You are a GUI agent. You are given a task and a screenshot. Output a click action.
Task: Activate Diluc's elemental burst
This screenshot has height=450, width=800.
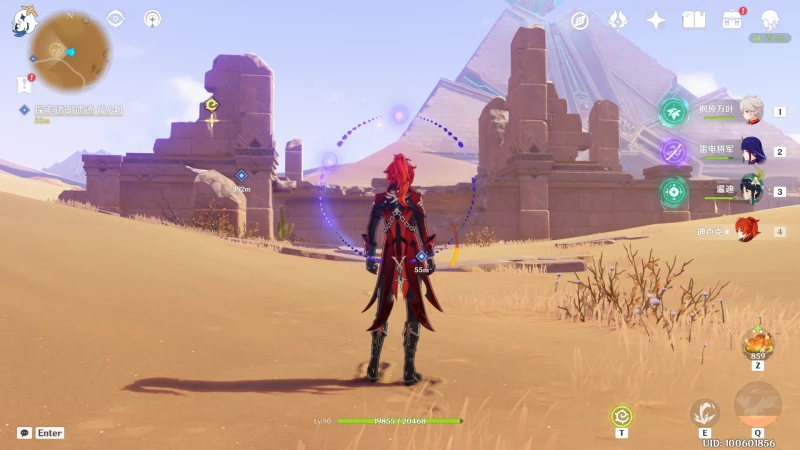[757, 405]
